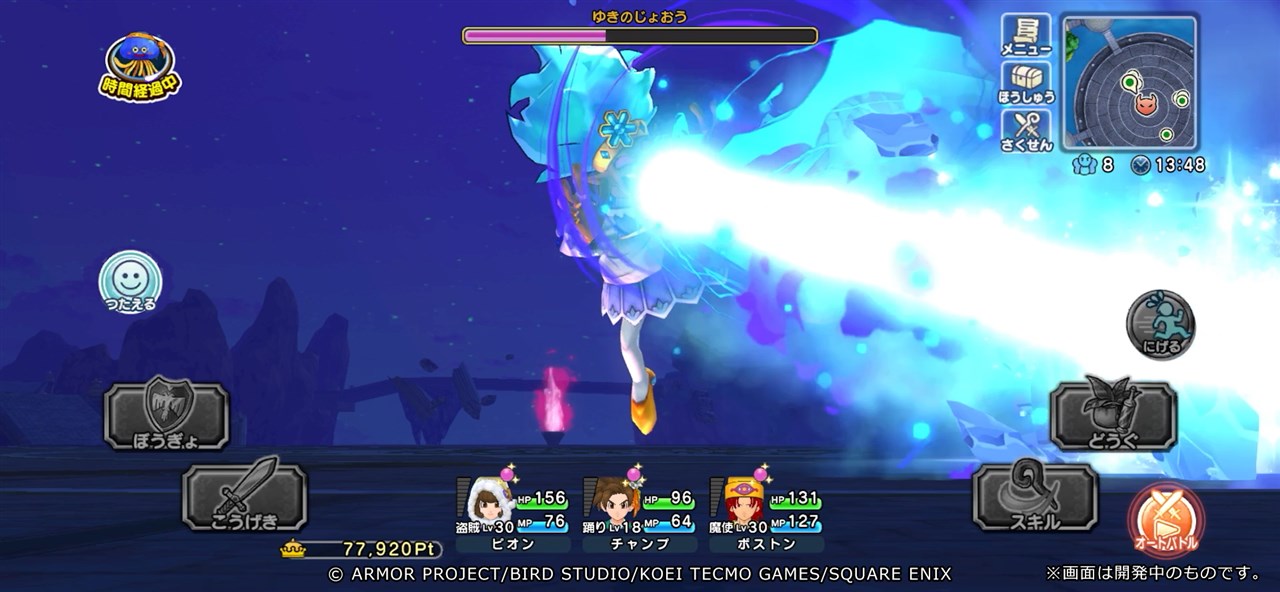
Task: Select the こうげき sword attack command
Action: coord(244,496)
